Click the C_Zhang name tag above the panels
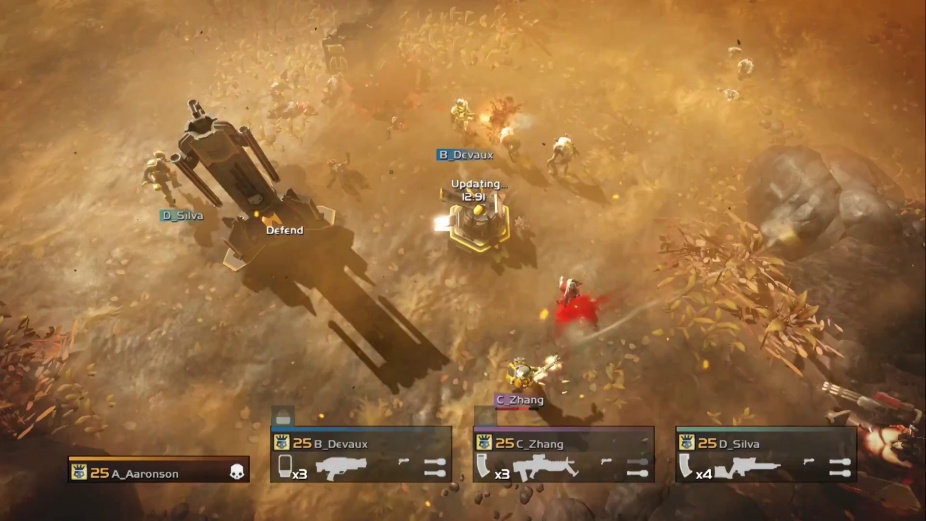The height and width of the screenshot is (521, 926). click(520, 400)
